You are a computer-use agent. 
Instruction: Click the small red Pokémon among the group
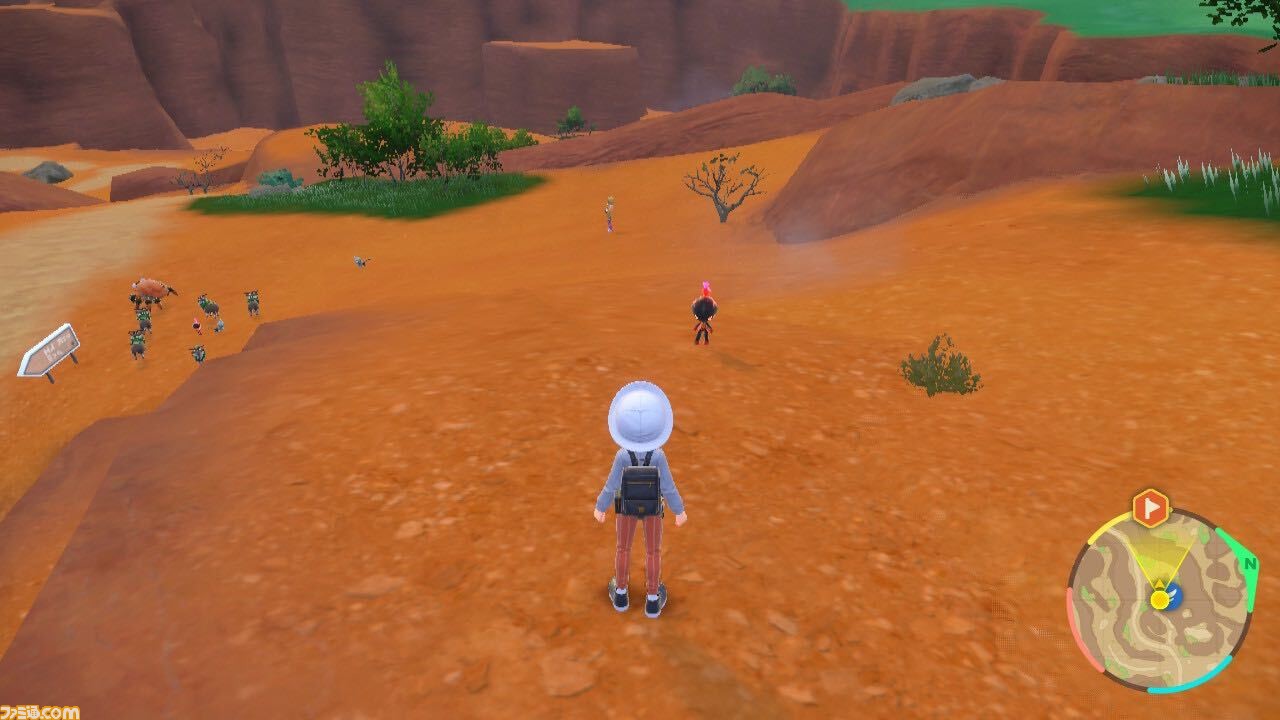197,325
